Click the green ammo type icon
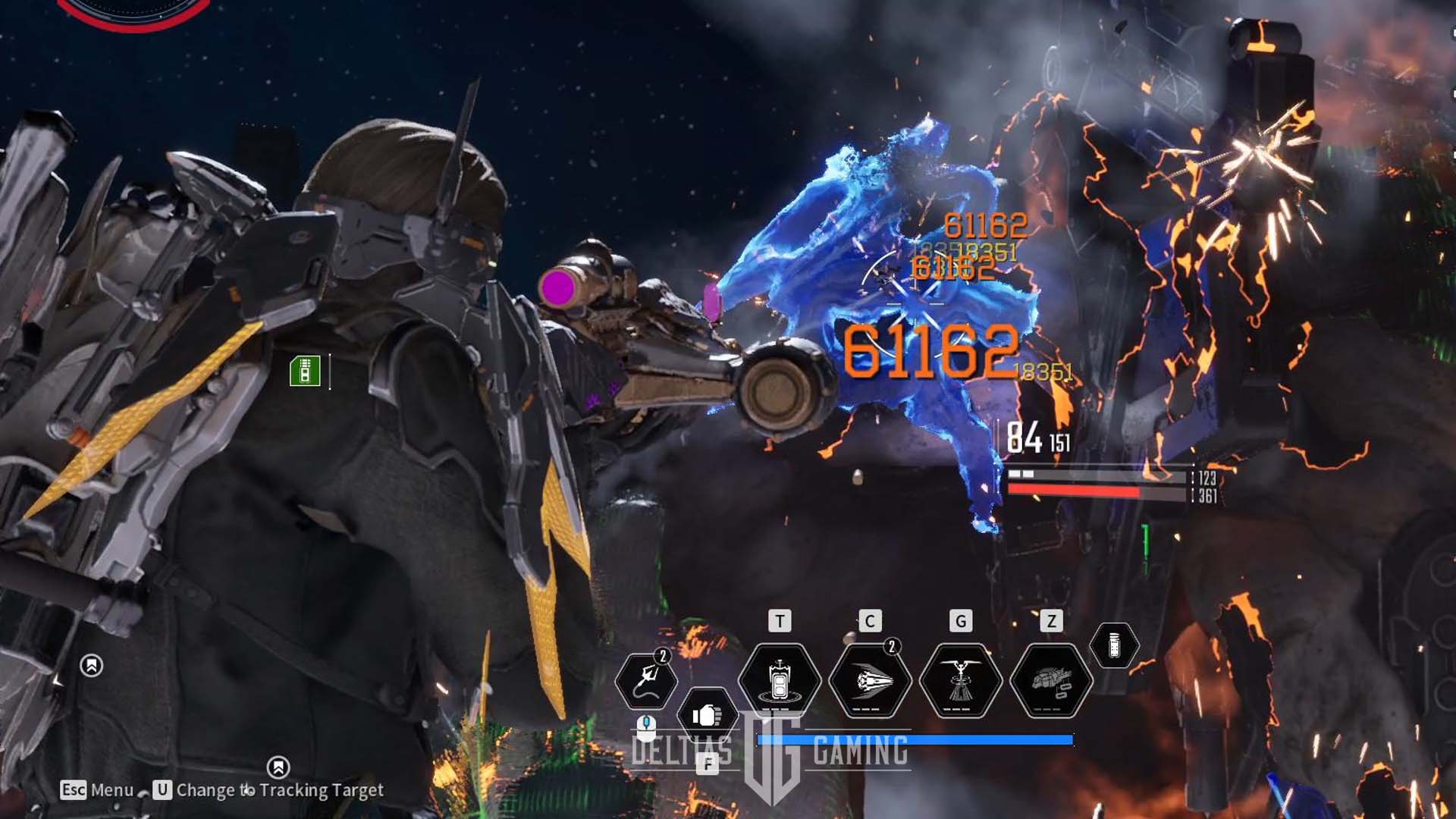Screen dimensions: 1456x819 tap(305, 372)
